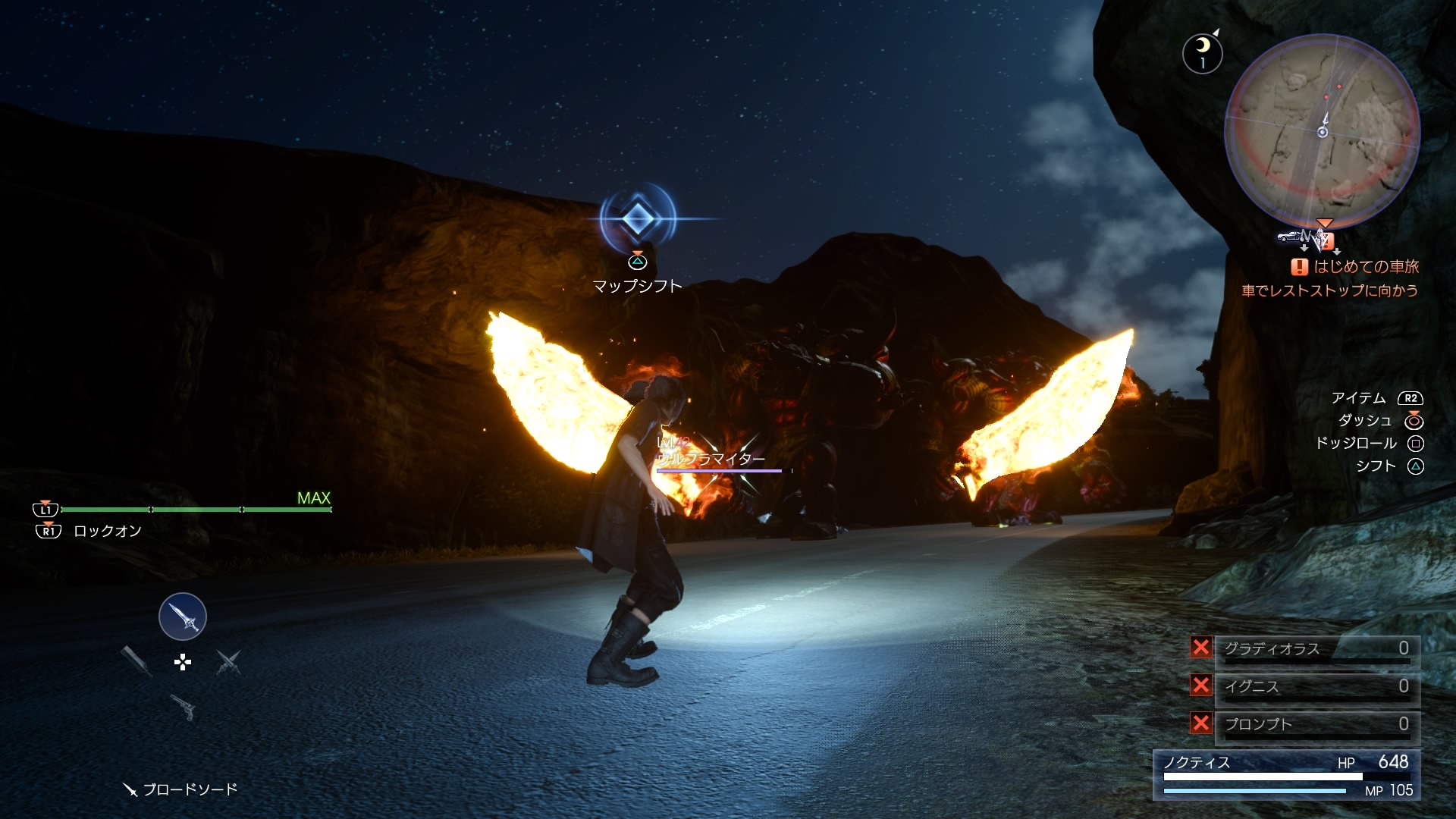
Task: Switch to the greatsword weapon slot
Action: click(137, 661)
